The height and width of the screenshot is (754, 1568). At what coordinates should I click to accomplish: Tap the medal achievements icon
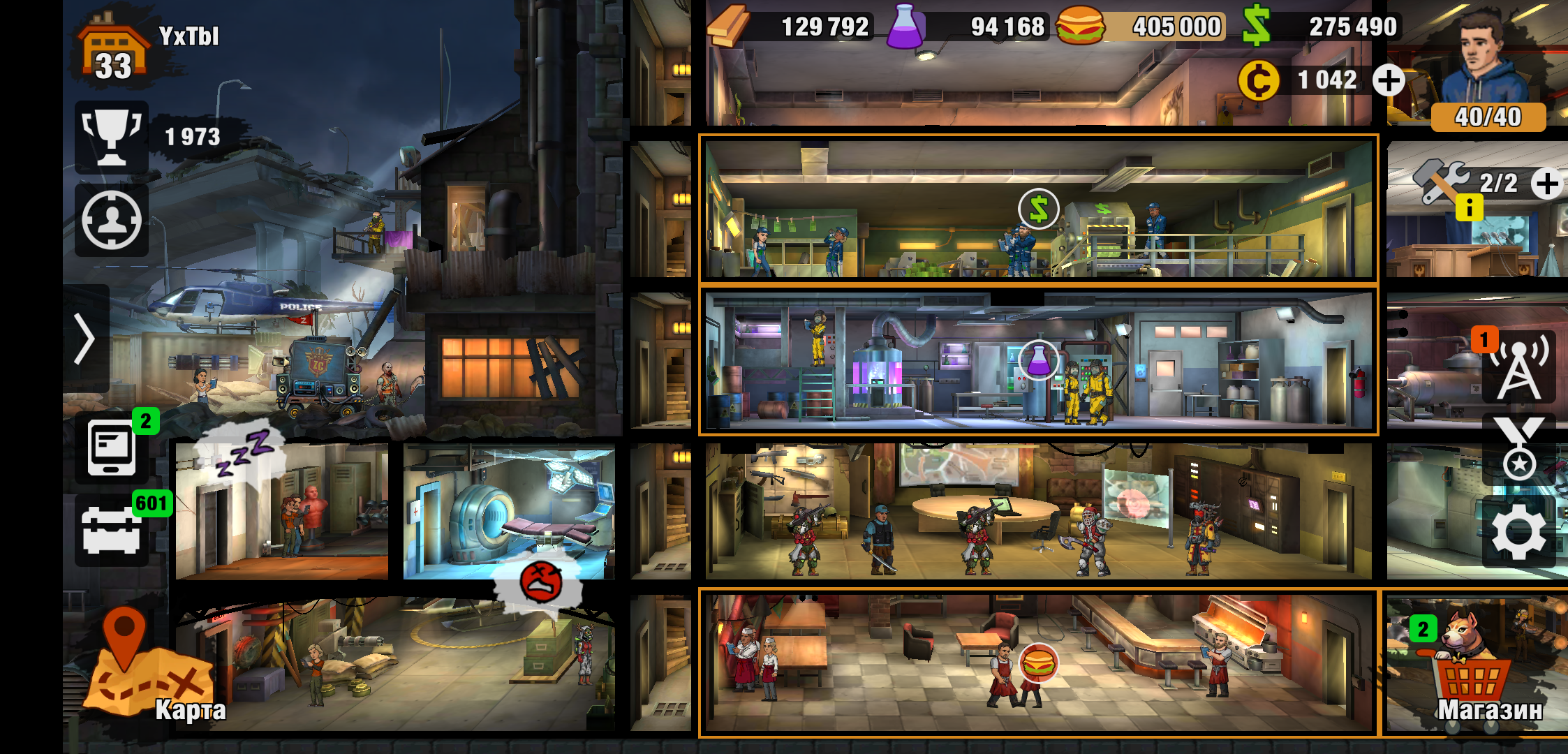[1518, 449]
